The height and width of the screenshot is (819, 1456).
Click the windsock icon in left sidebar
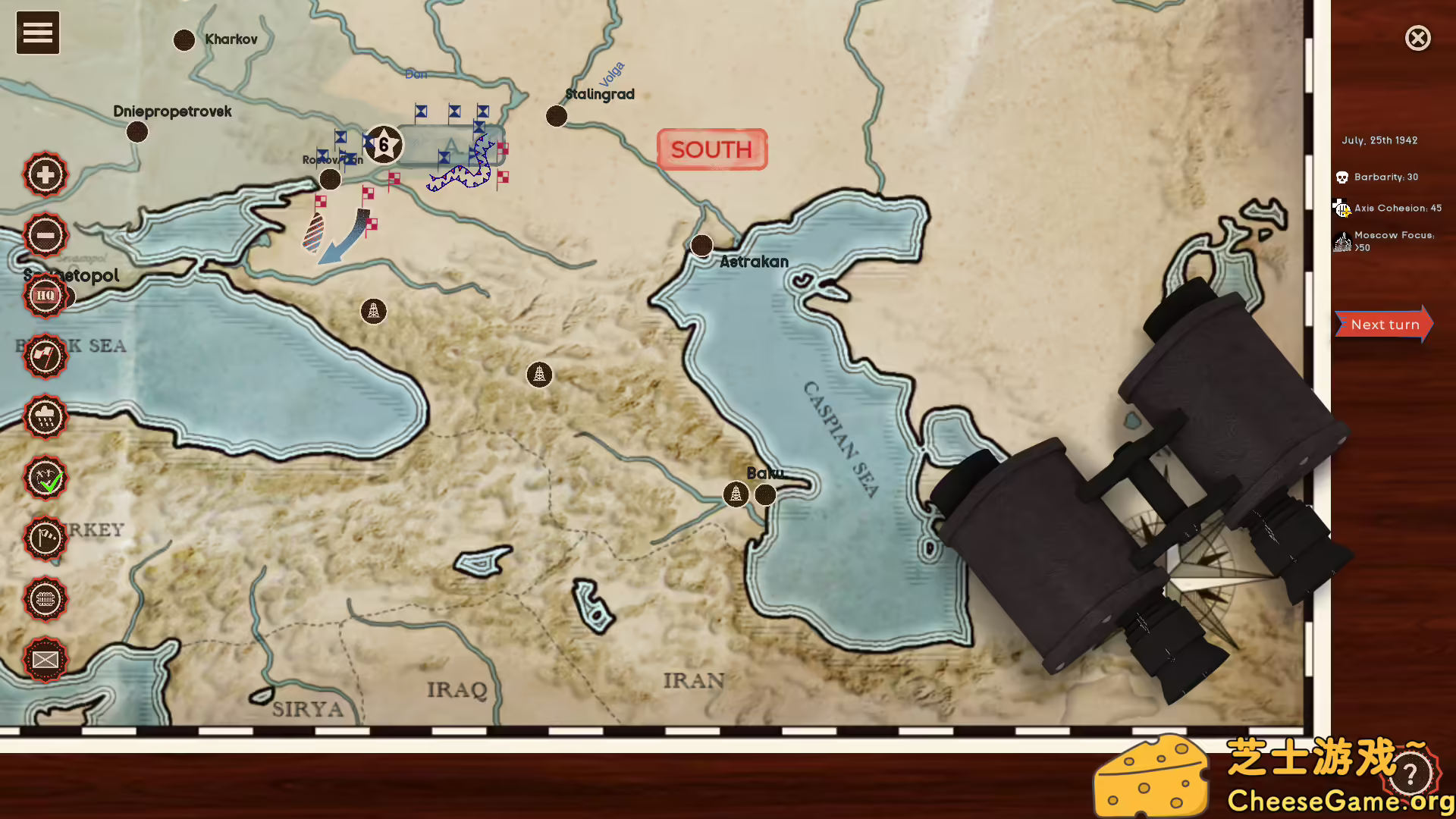(45, 540)
